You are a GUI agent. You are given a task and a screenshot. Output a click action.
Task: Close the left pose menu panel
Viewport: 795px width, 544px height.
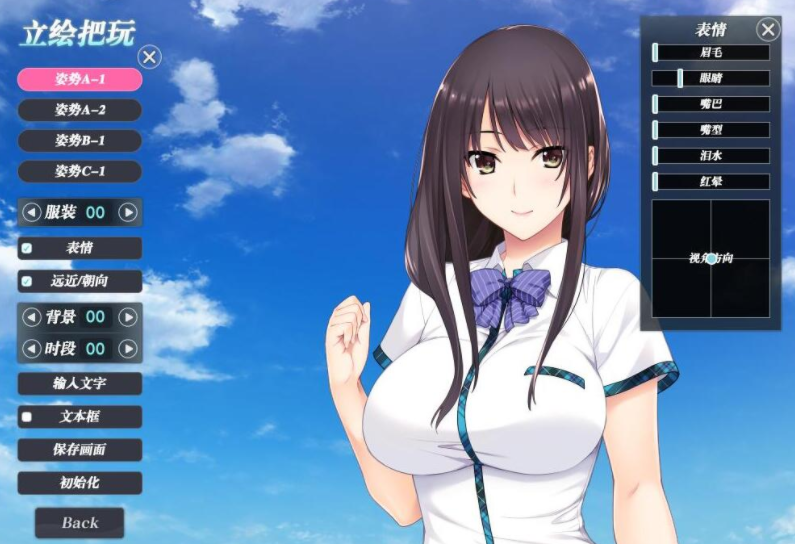pos(149,57)
